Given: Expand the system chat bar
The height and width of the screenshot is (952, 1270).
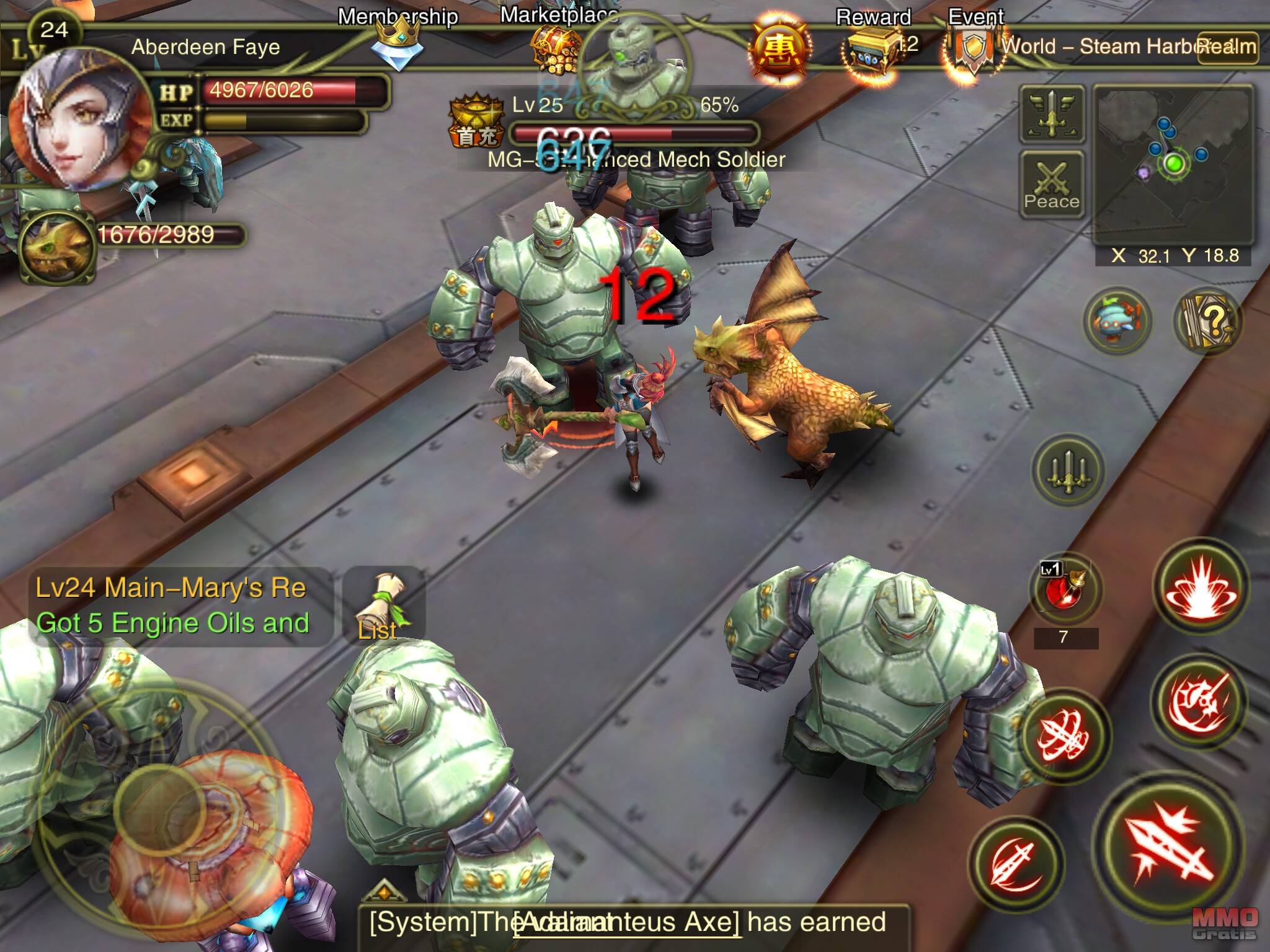Looking at the screenshot, I should [x=384, y=893].
